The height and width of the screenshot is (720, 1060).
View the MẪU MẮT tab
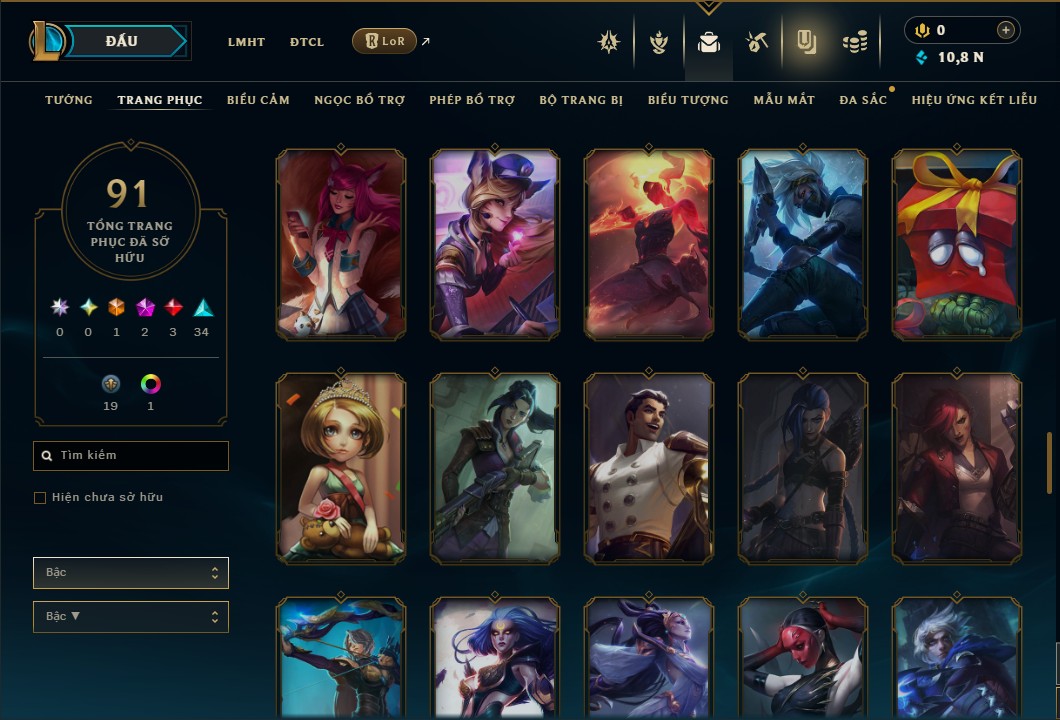pos(784,100)
